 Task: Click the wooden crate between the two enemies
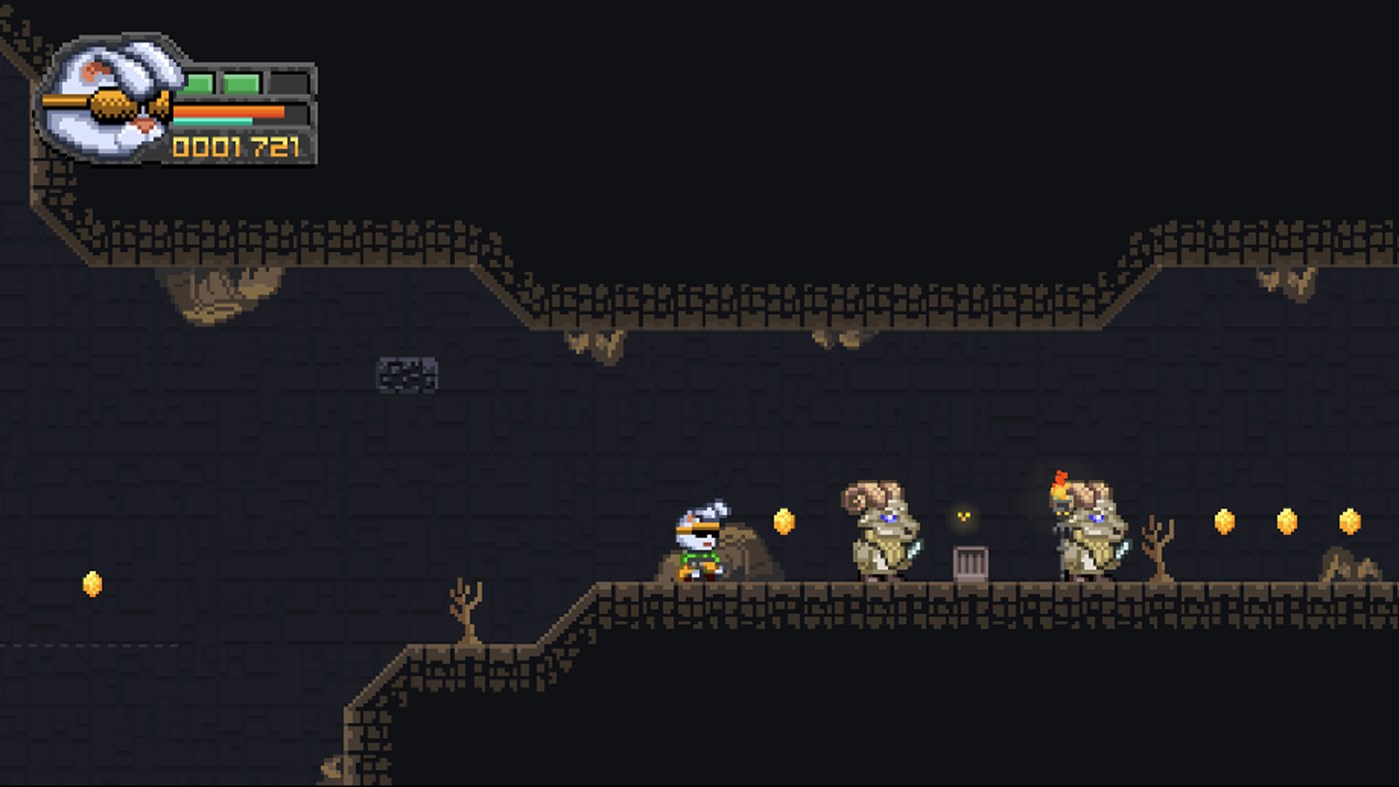click(970, 562)
